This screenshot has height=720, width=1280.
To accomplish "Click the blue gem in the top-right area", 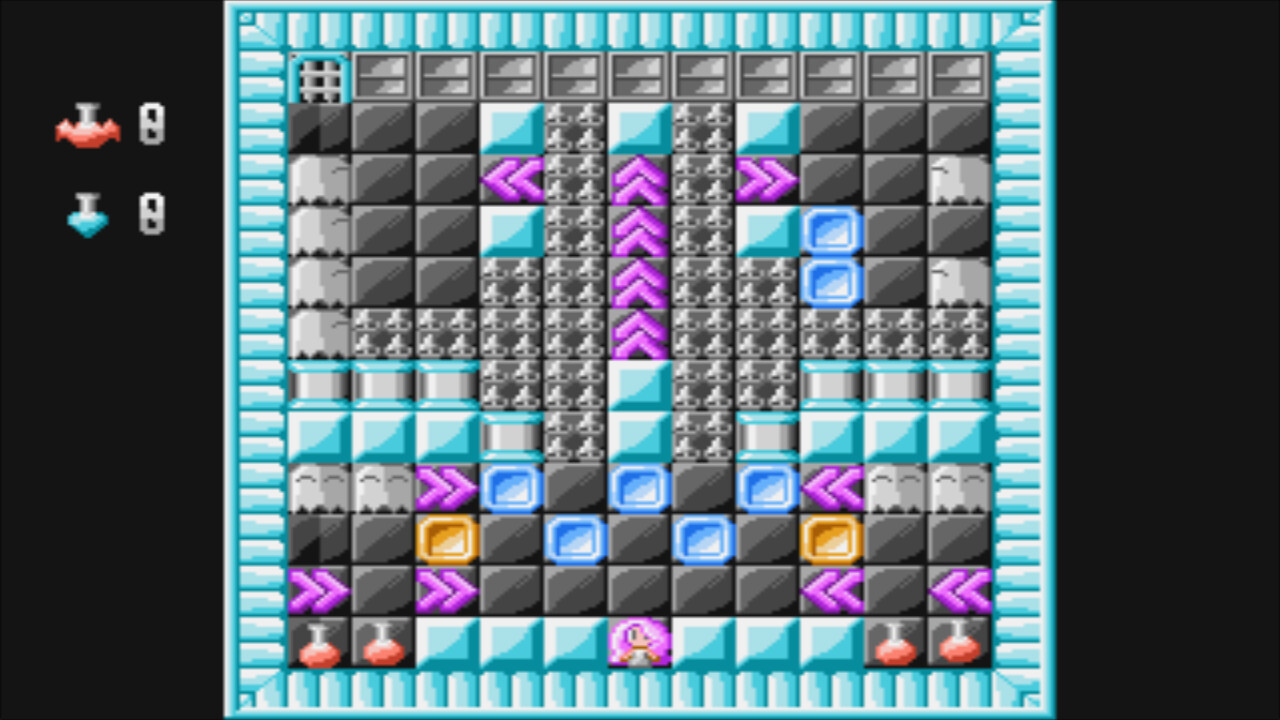I will [x=833, y=232].
